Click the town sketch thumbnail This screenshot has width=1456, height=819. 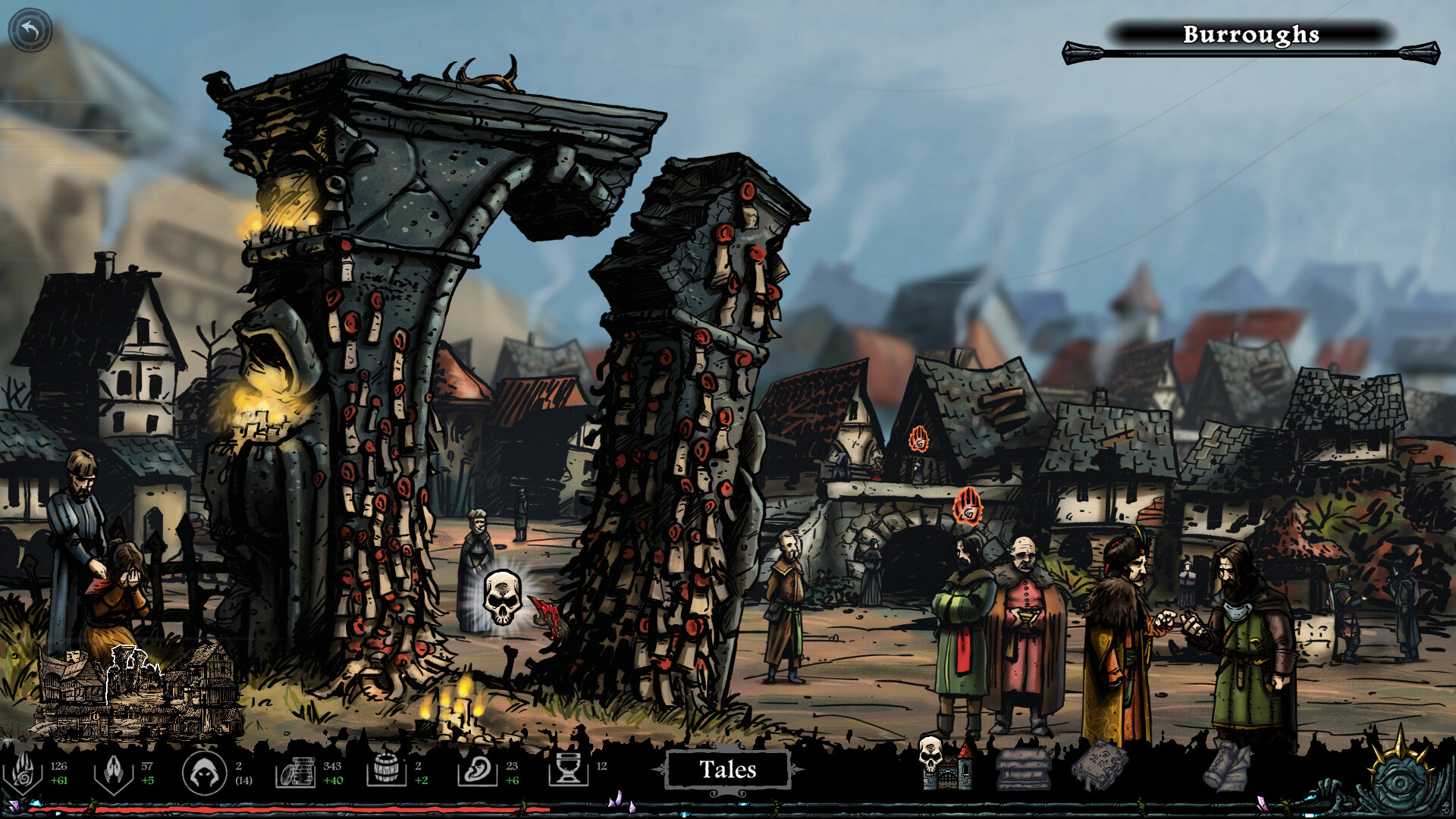pyautogui.click(x=136, y=692)
